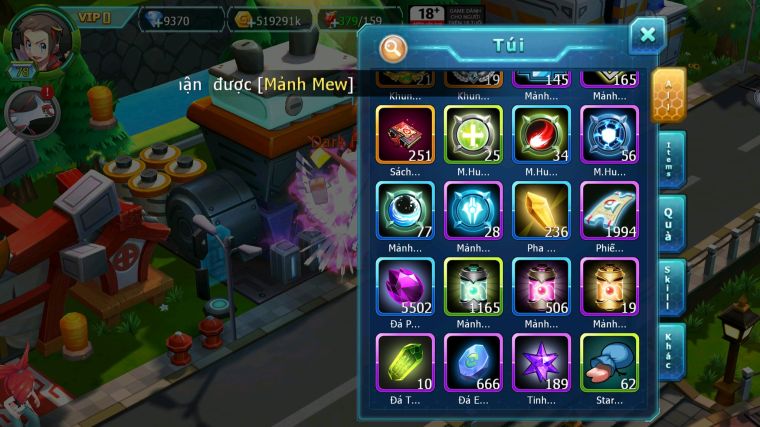Image resolution: width=760 pixels, height=427 pixels.
Task: Switch to the Khác tab
Action: pos(672,350)
